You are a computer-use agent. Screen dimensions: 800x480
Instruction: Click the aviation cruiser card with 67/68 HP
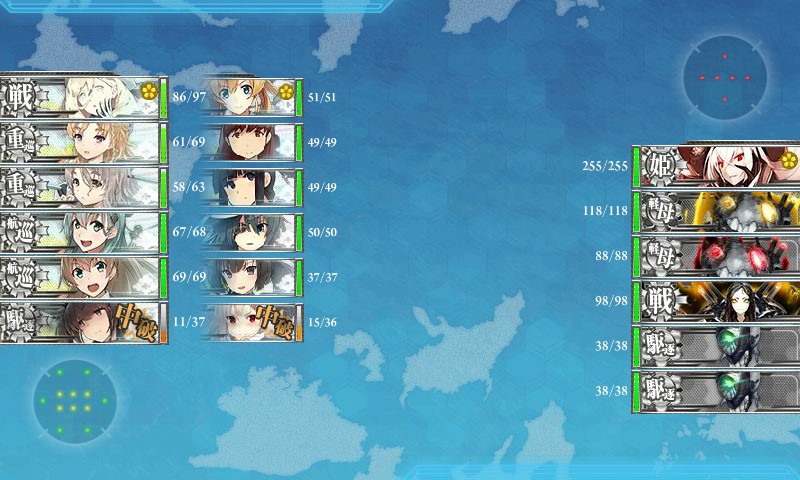click(82, 232)
